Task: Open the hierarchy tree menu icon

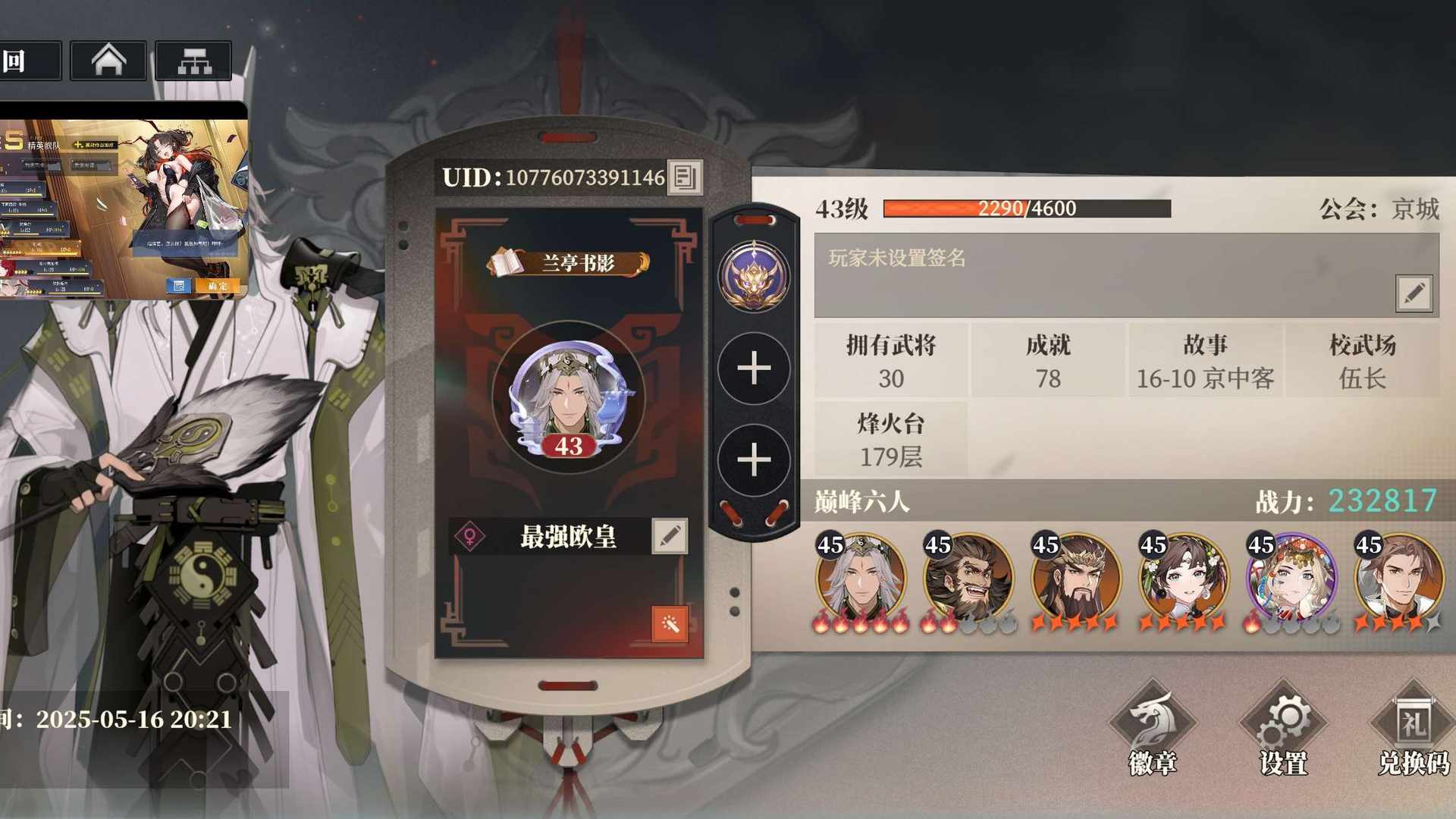Action: click(x=193, y=61)
